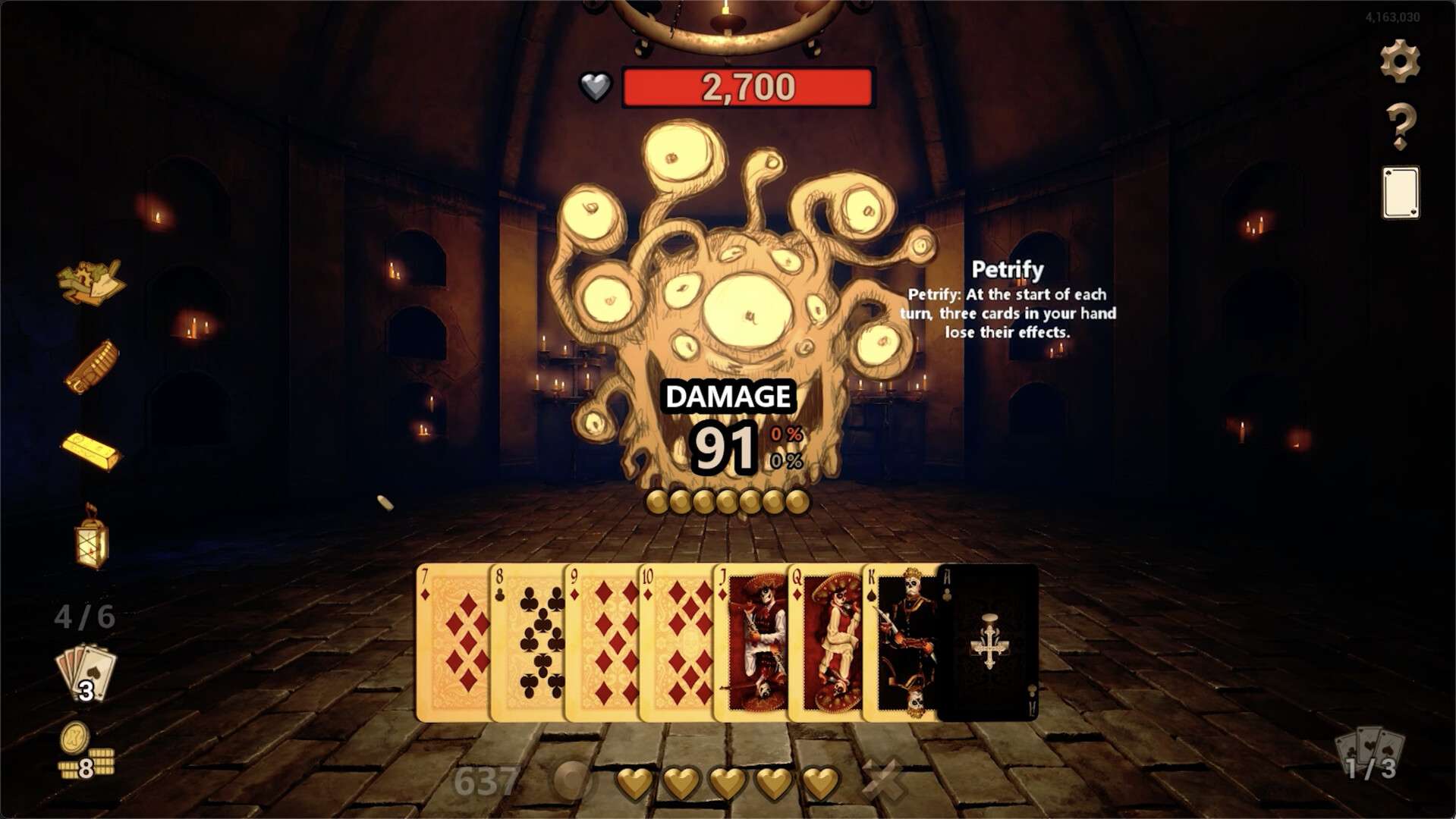The height and width of the screenshot is (819, 1456).
Task: Click the crossed swords attack icon
Action: point(884,780)
